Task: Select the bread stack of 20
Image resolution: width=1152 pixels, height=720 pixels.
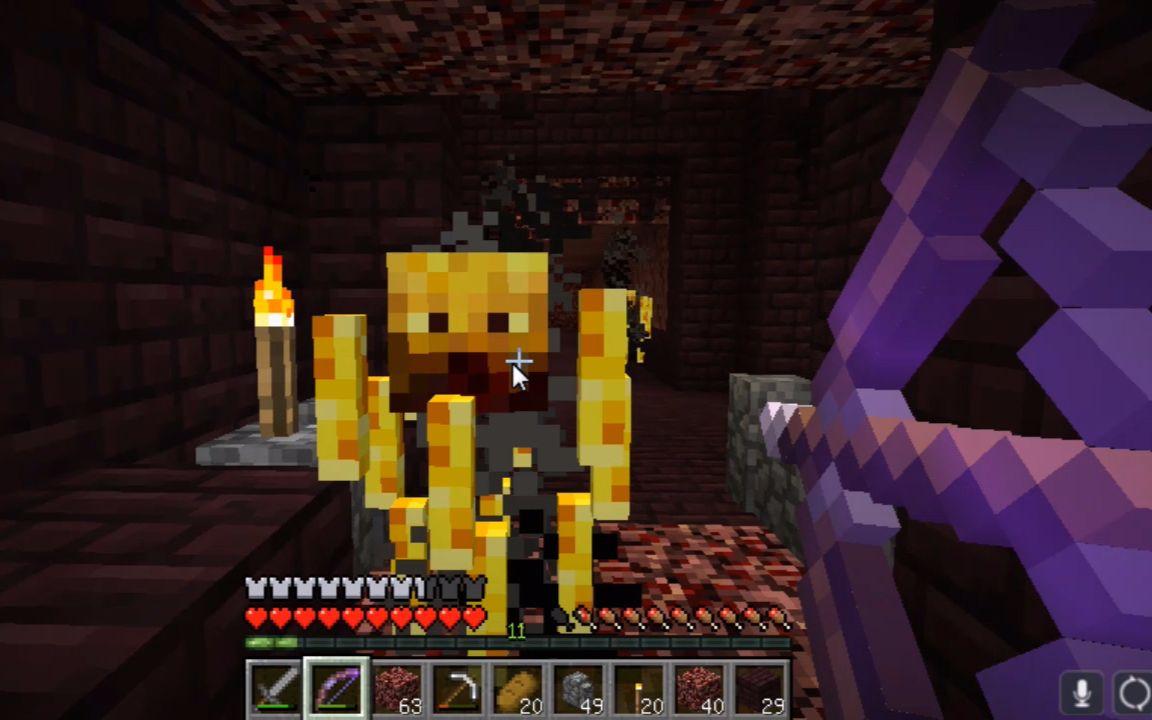Action: (x=516, y=689)
